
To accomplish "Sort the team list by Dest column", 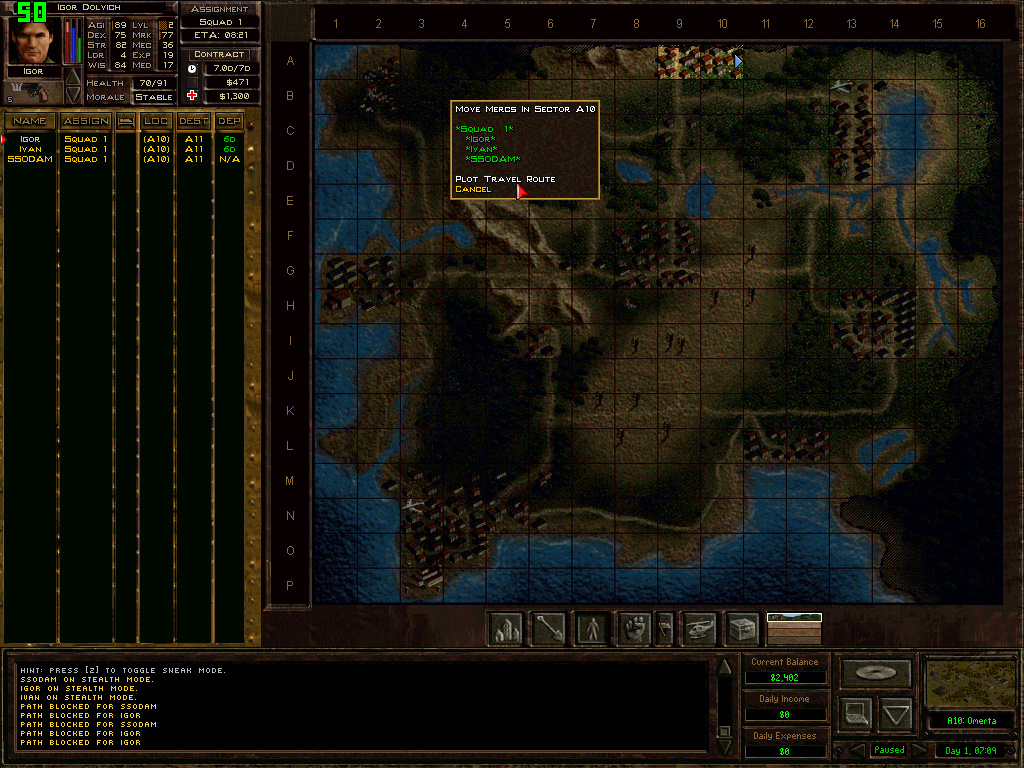I will [x=193, y=121].
